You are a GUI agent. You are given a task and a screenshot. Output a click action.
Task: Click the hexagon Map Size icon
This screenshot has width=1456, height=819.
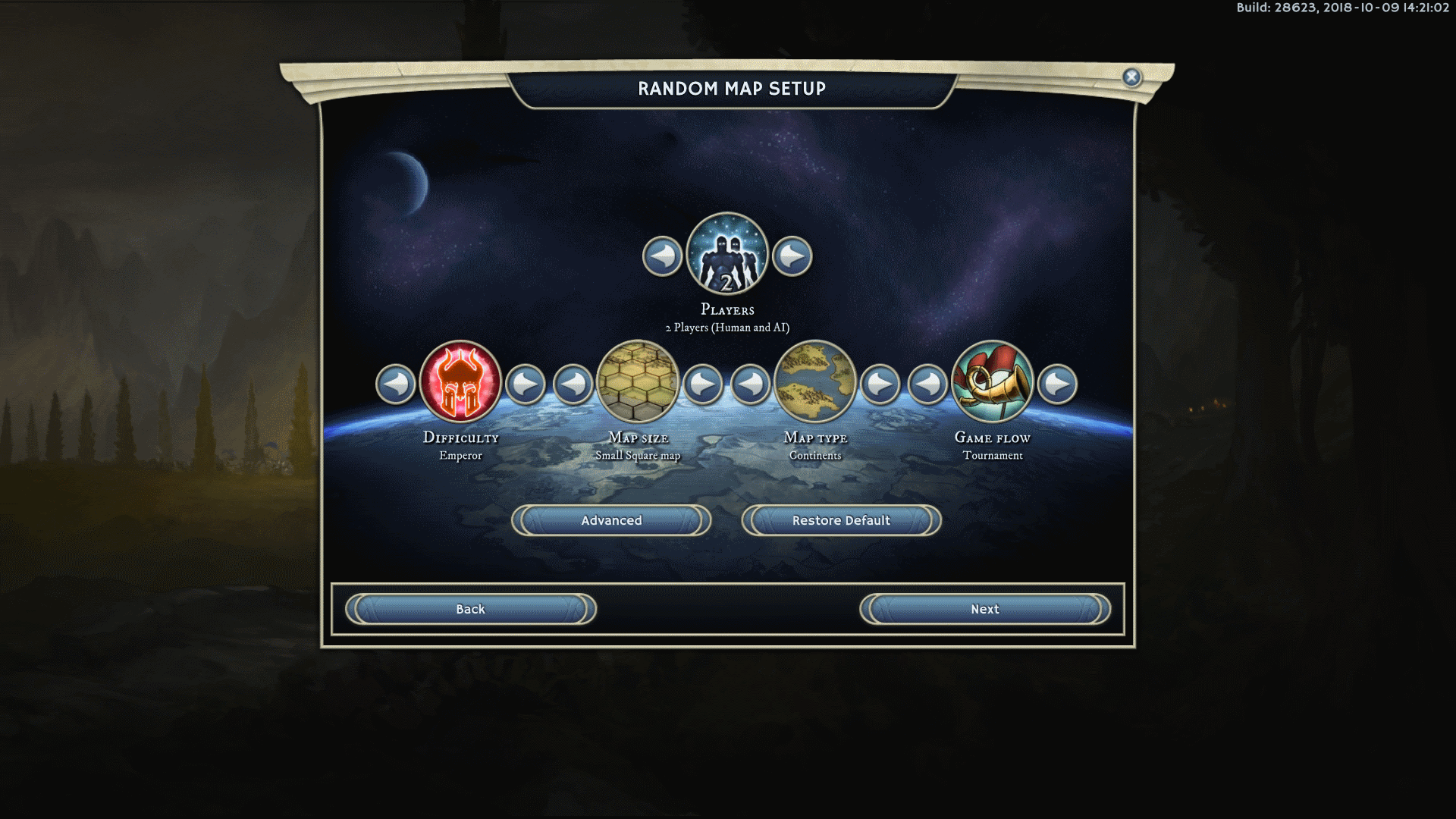tap(638, 381)
